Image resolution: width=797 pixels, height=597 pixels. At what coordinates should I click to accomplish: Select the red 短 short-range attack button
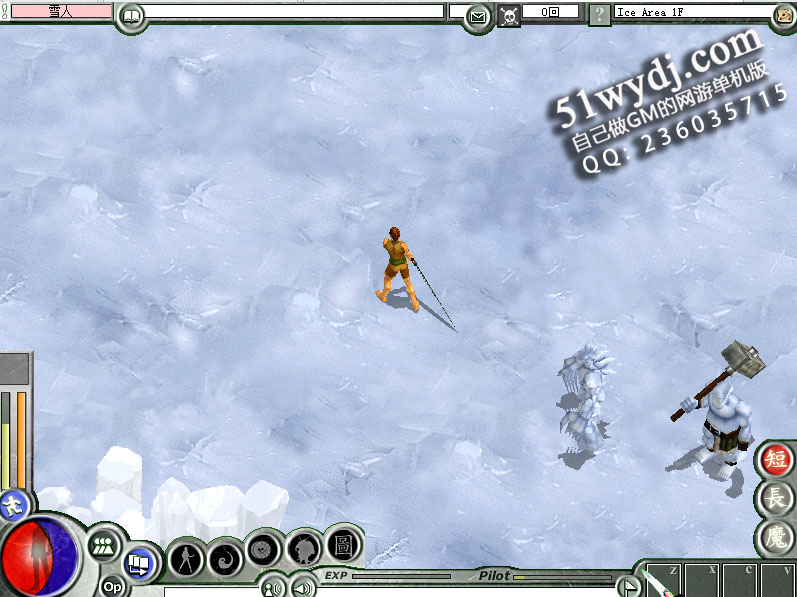[776, 459]
